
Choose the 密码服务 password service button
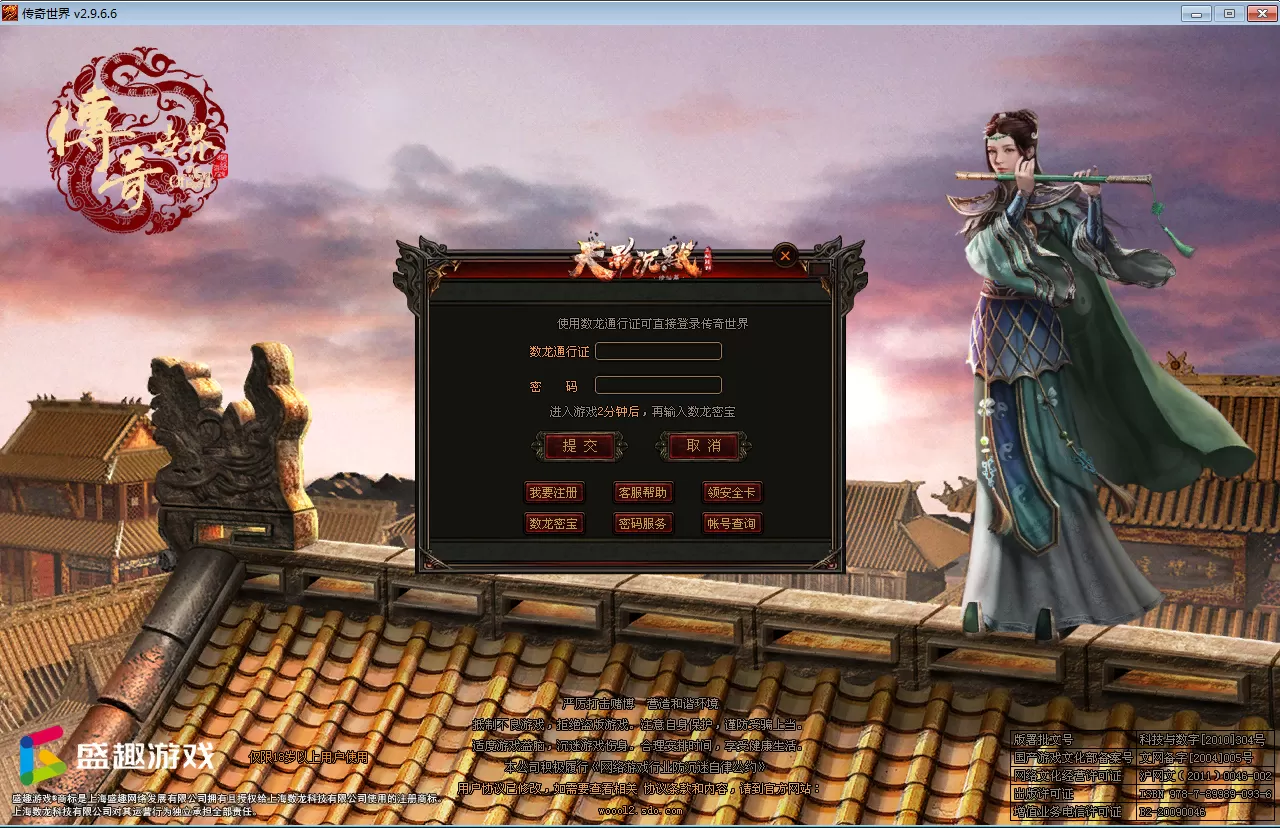click(x=643, y=523)
